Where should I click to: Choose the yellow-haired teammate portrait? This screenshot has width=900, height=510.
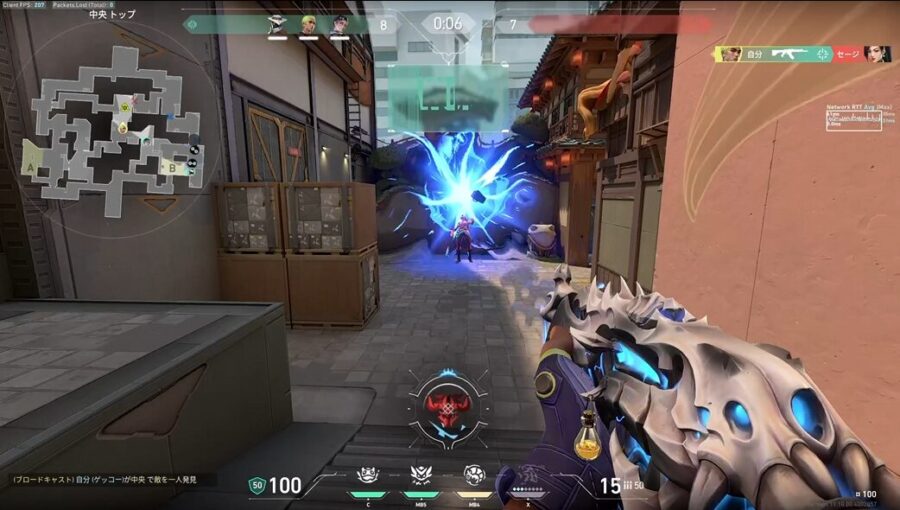tap(308, 24)
